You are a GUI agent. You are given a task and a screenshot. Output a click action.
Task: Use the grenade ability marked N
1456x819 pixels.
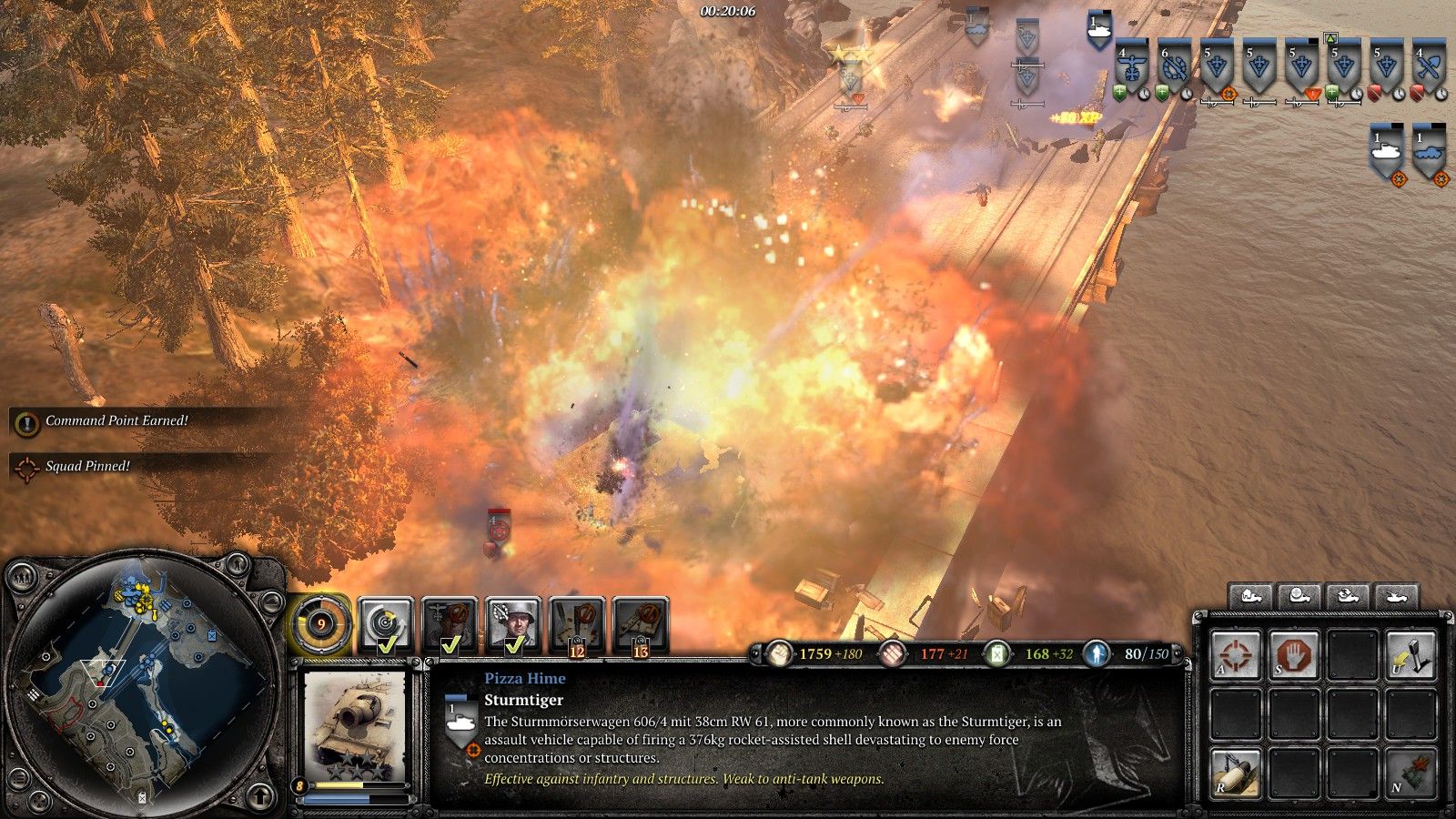point(1410,773)
